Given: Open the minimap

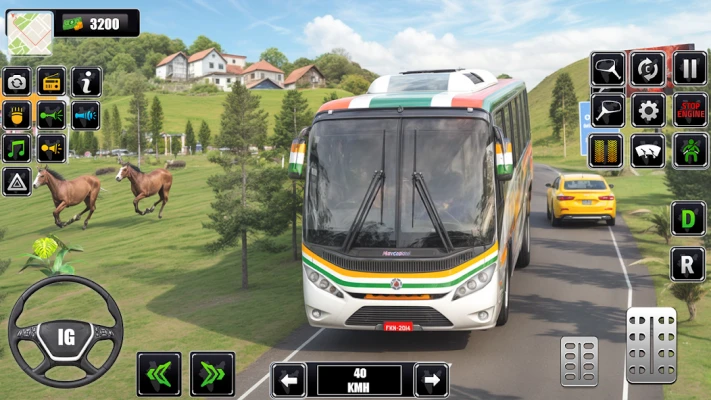Looking at the screenshot, I should [x=29, y=31].
